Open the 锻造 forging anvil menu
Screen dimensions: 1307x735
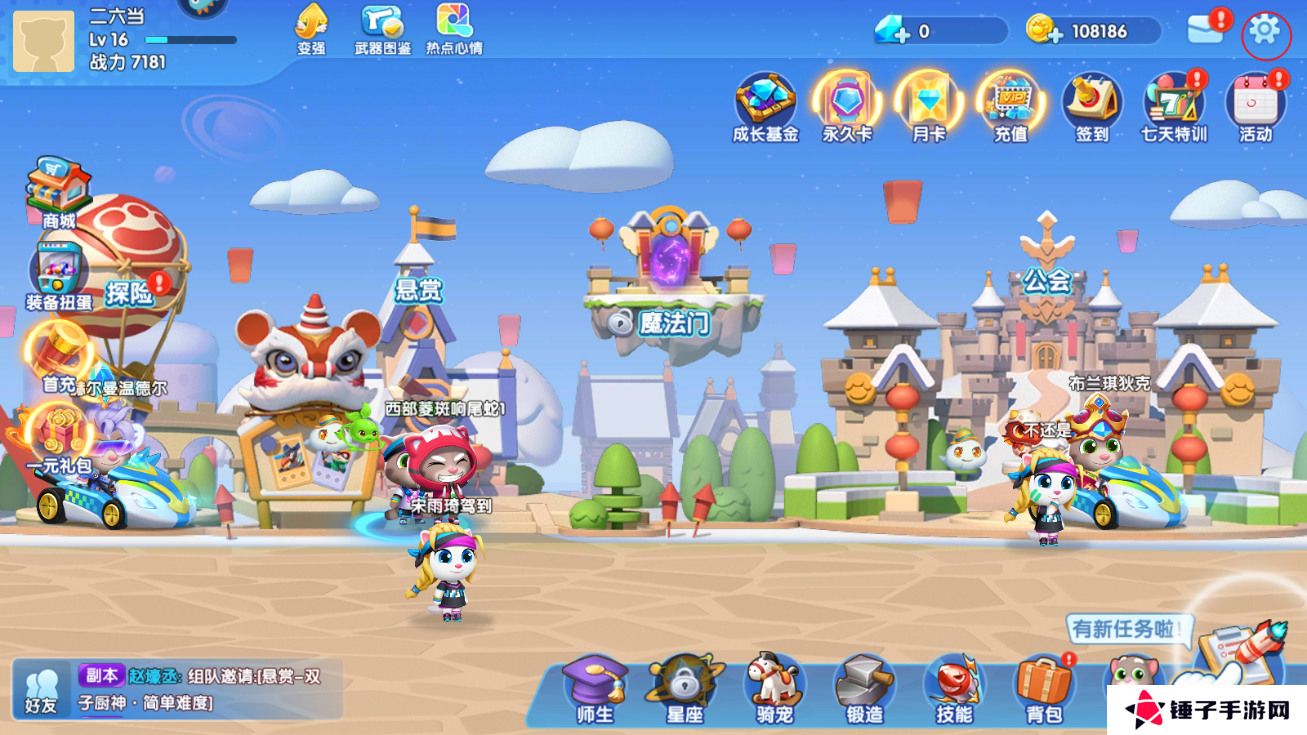(x=864, y=687)
